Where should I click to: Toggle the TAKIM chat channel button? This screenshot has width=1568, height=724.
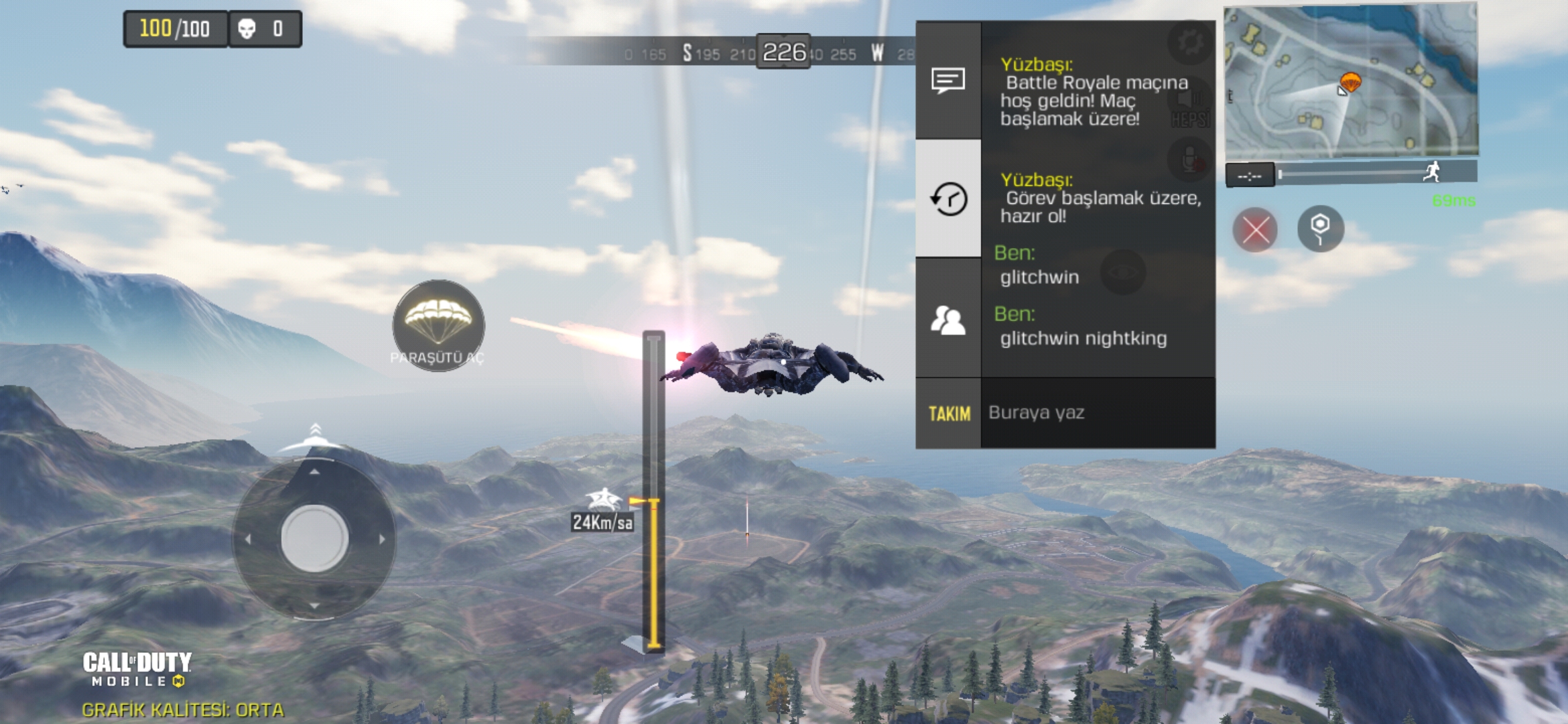click(949, 414)
